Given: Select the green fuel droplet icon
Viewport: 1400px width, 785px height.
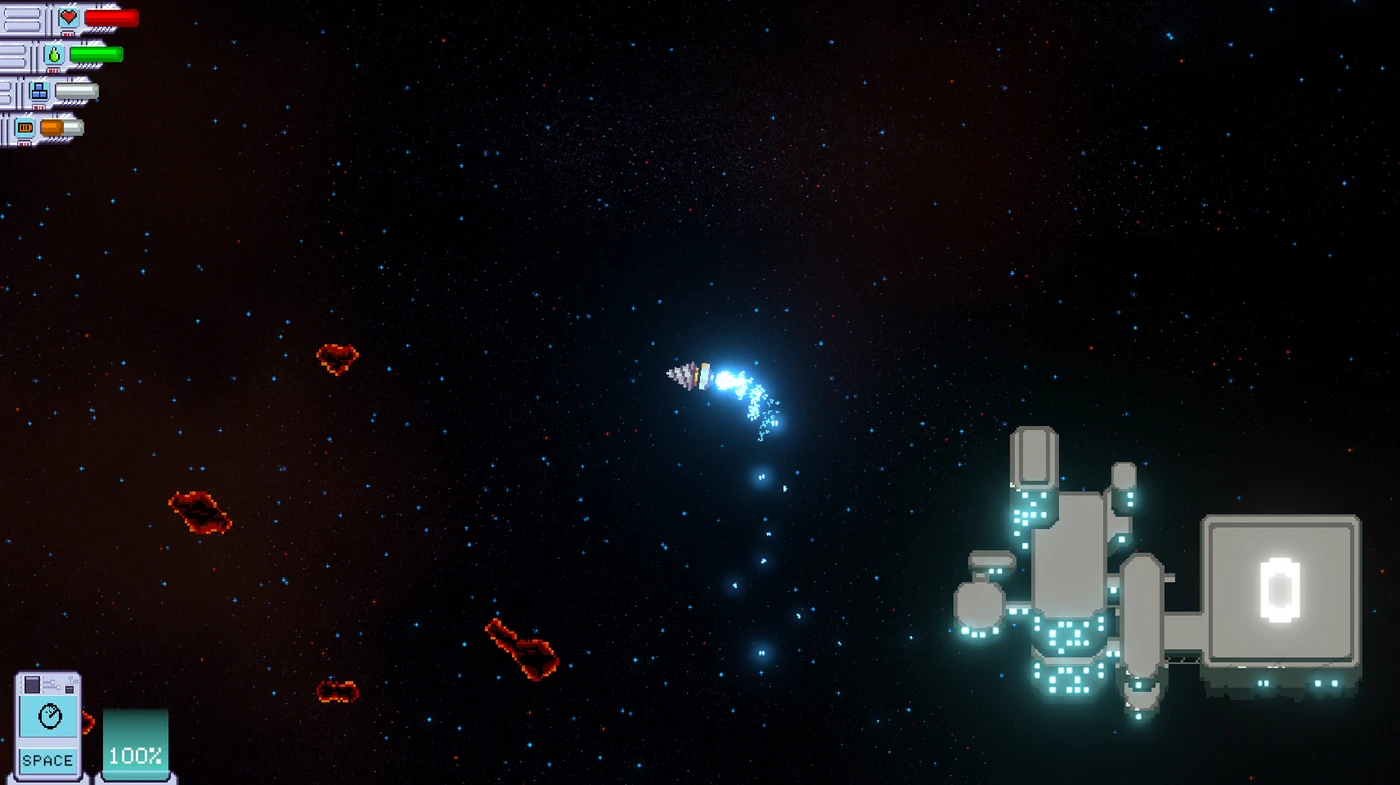Looking at the screenshot, I should 54,55.
